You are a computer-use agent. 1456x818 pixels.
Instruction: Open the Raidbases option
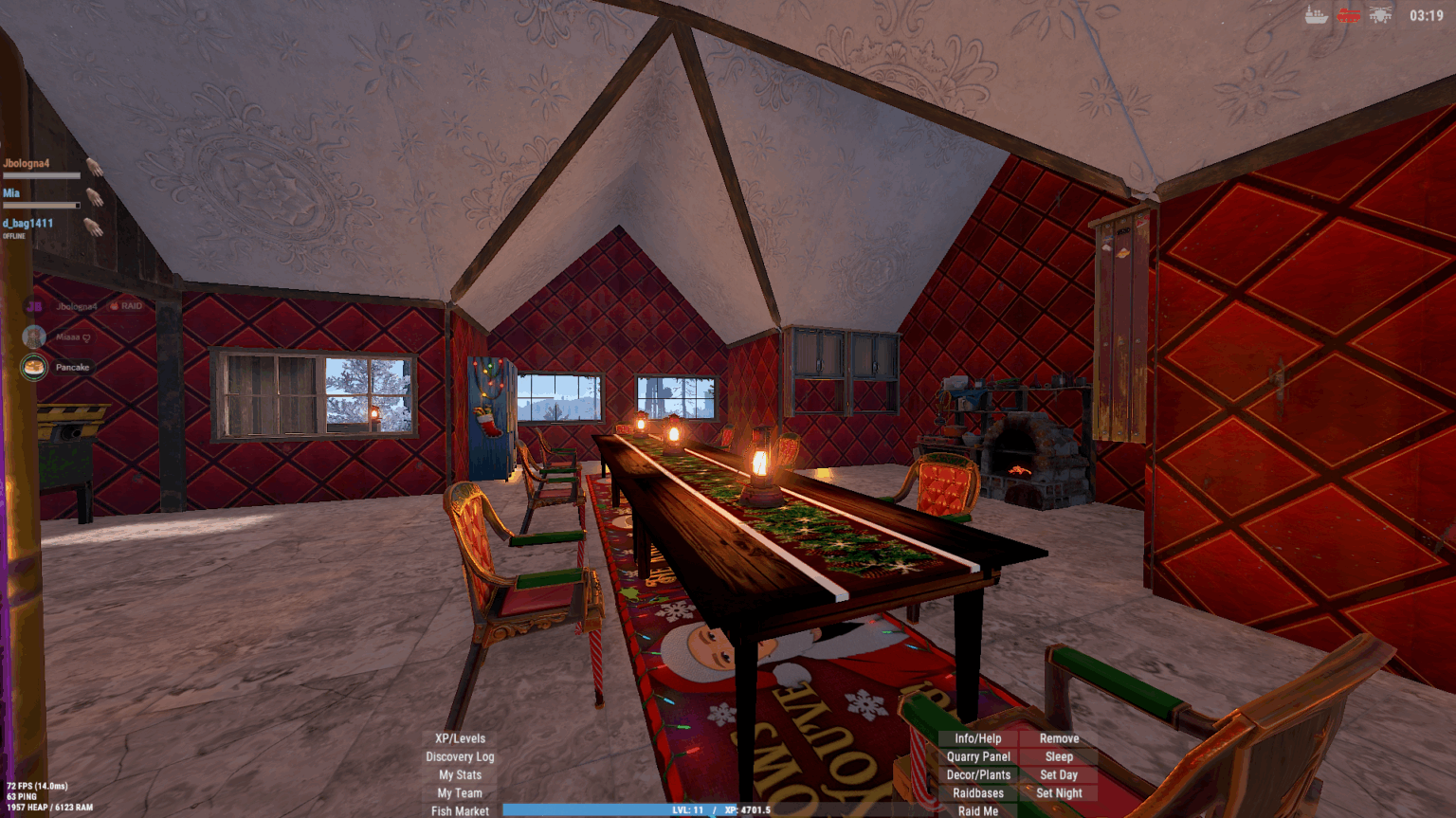(x=977, y=792)
